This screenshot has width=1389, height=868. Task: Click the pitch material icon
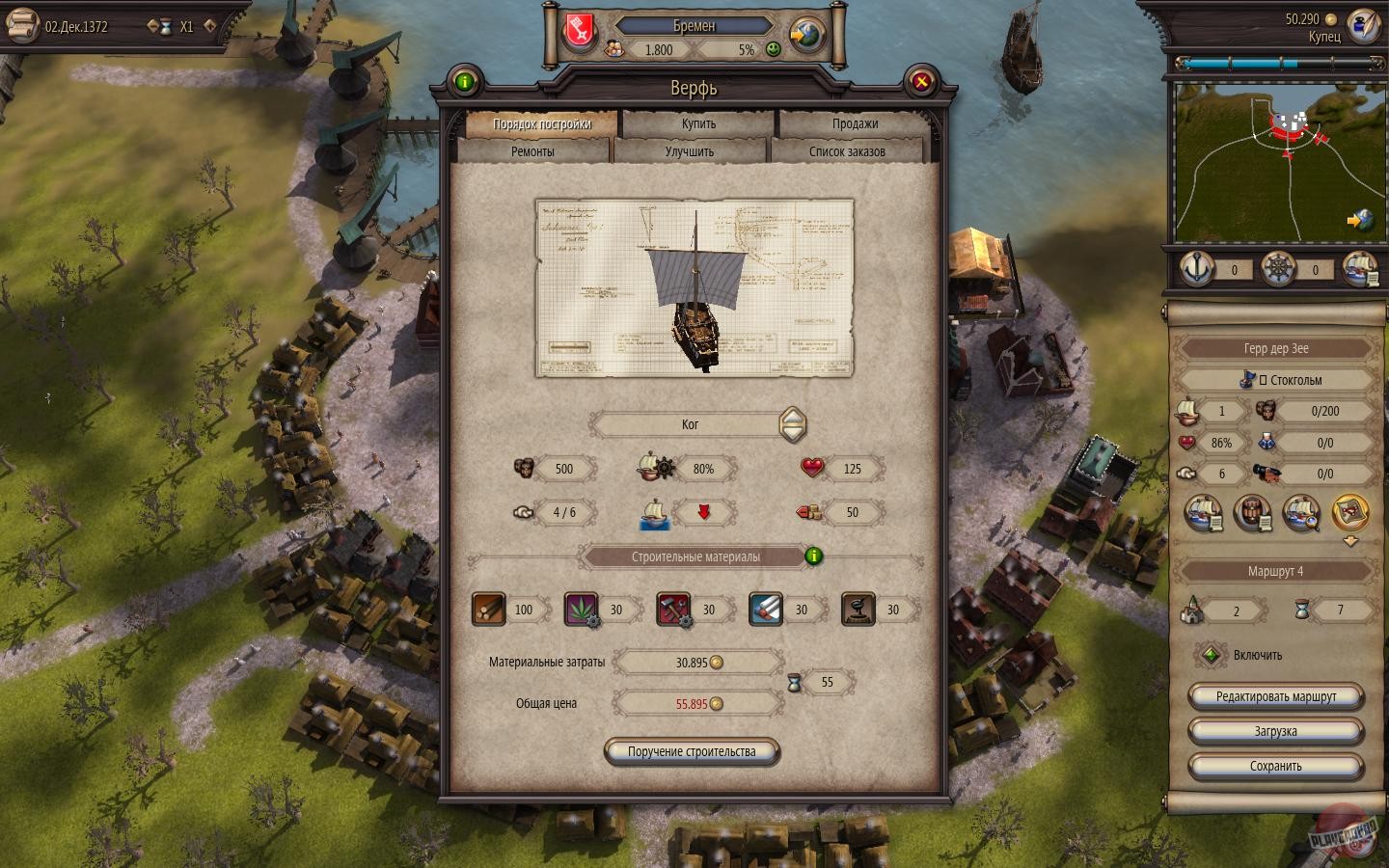coord(858,610)
